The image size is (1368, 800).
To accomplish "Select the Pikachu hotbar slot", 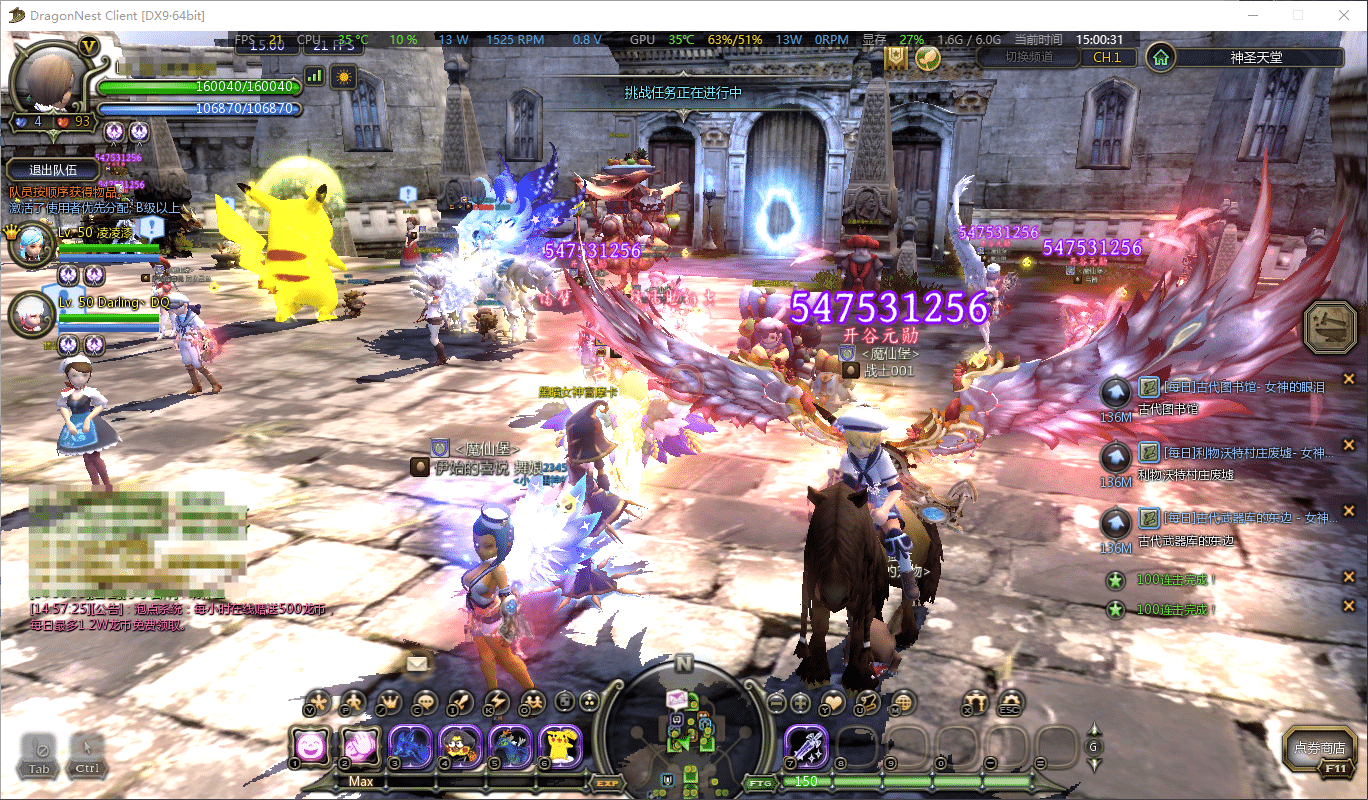I will coord(560,746).
